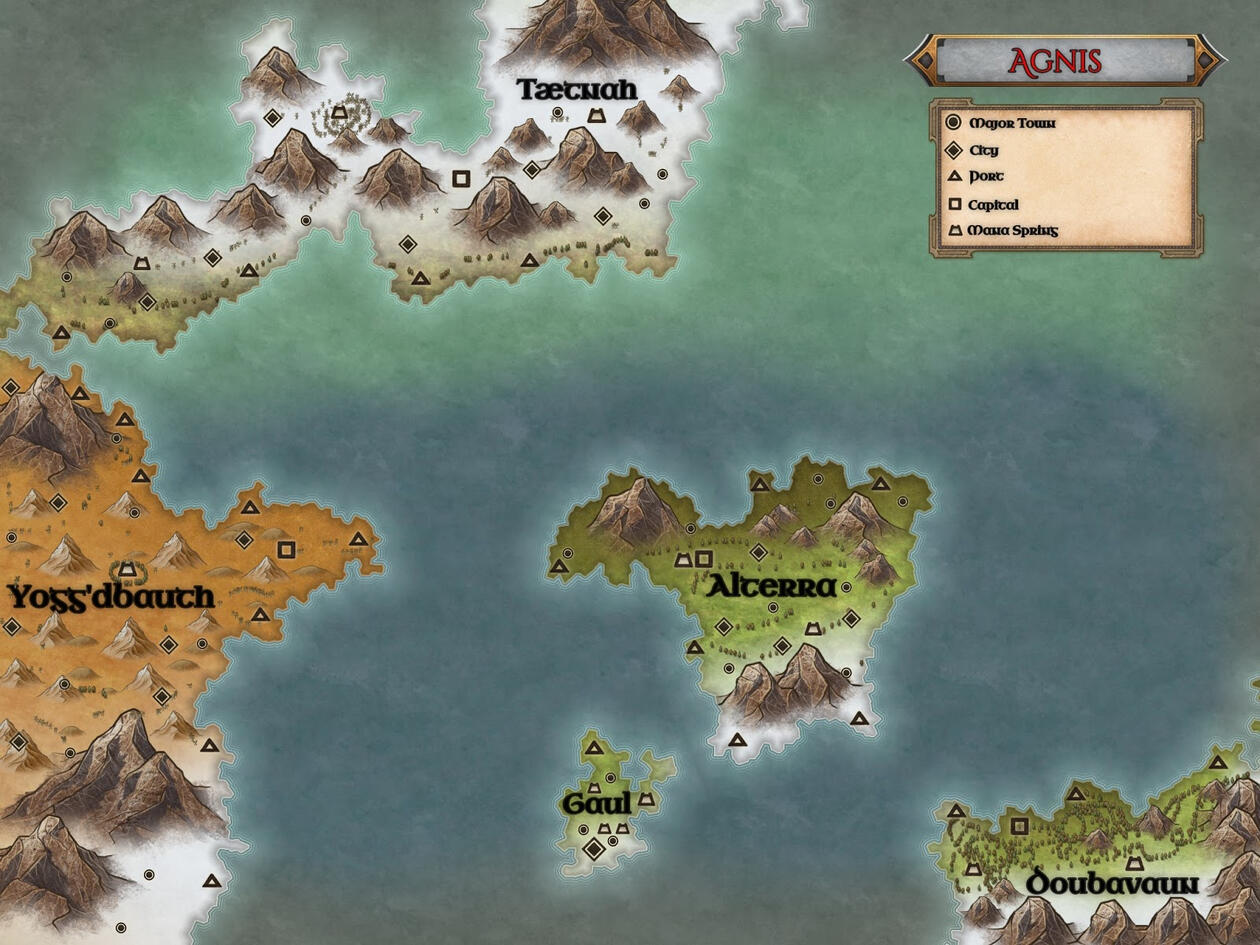Click Yogg'dbauth's capital square marker

pyautogui.click(x=286, y=549)
